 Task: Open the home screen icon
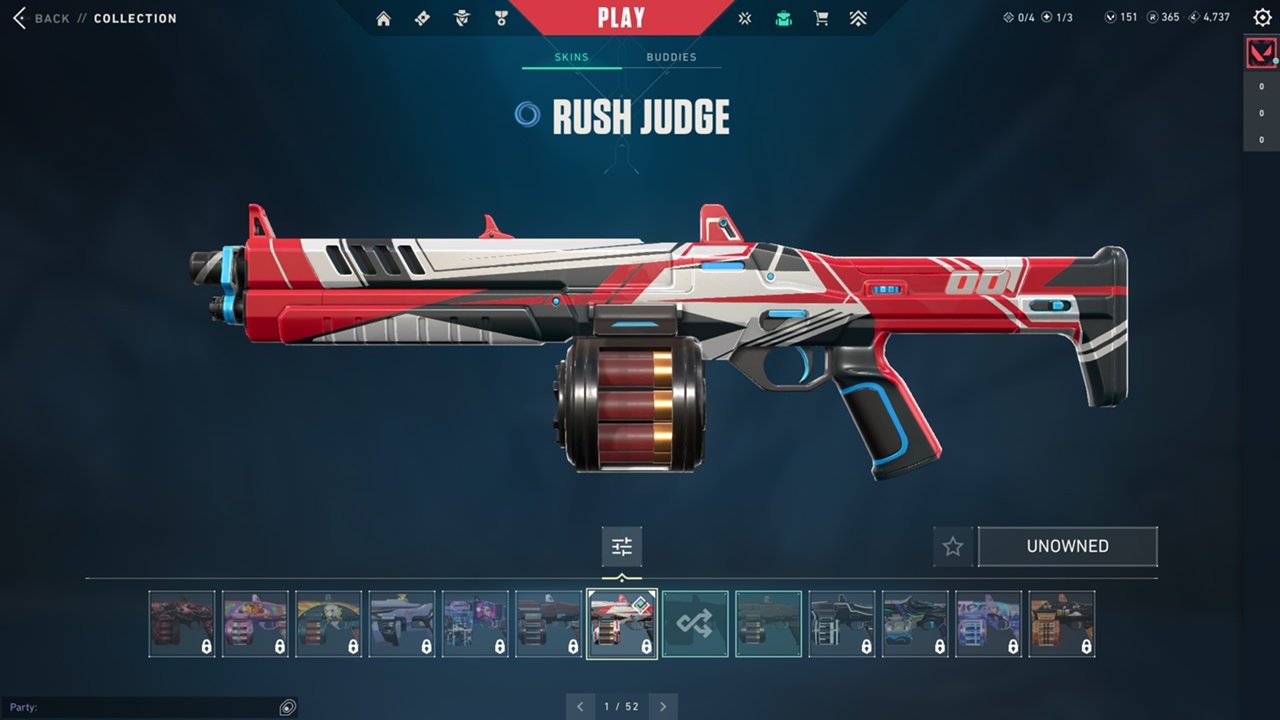[383, 18]
